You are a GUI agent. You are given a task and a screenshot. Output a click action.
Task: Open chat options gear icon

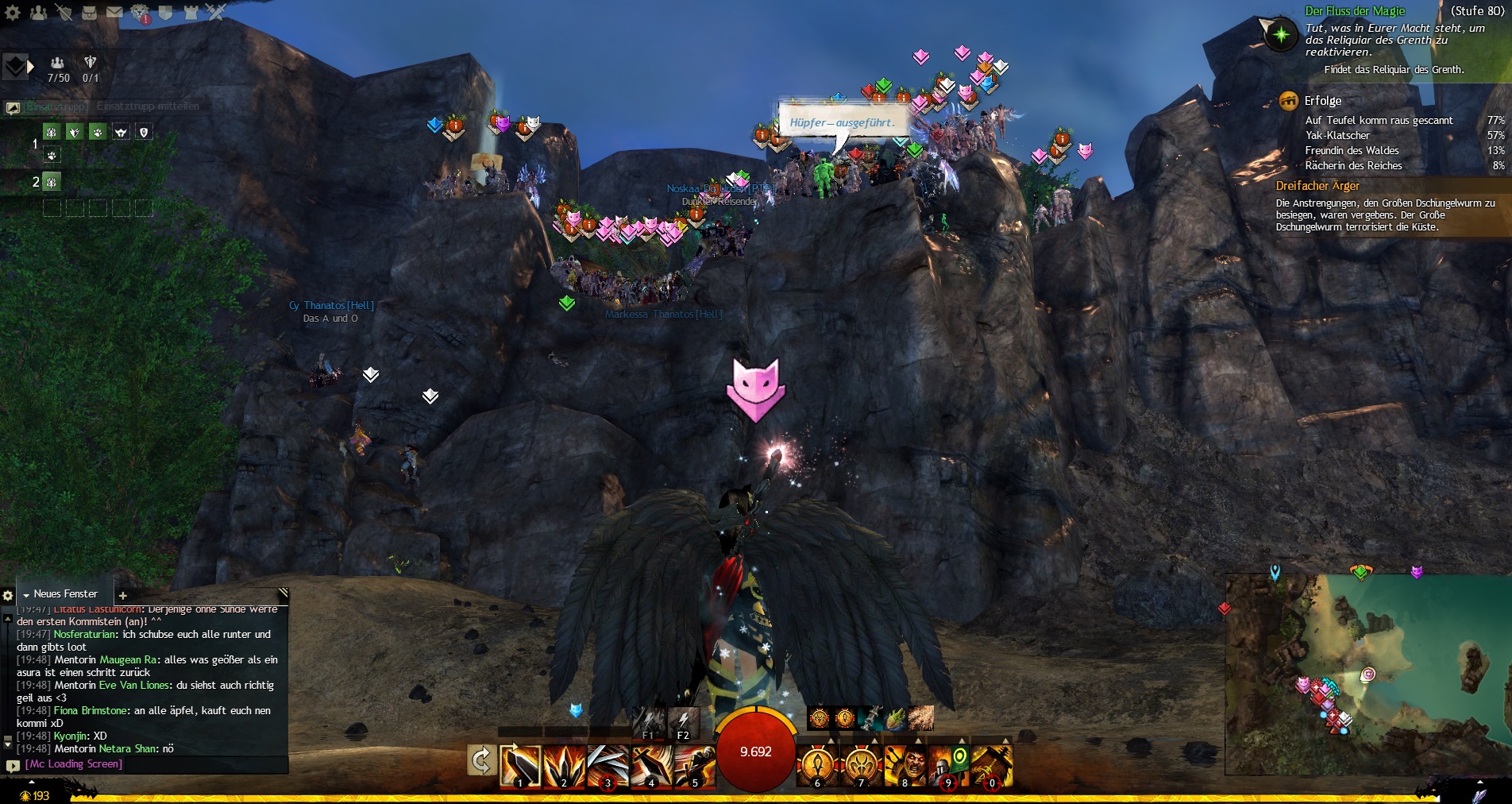click(x=8, y=595)
